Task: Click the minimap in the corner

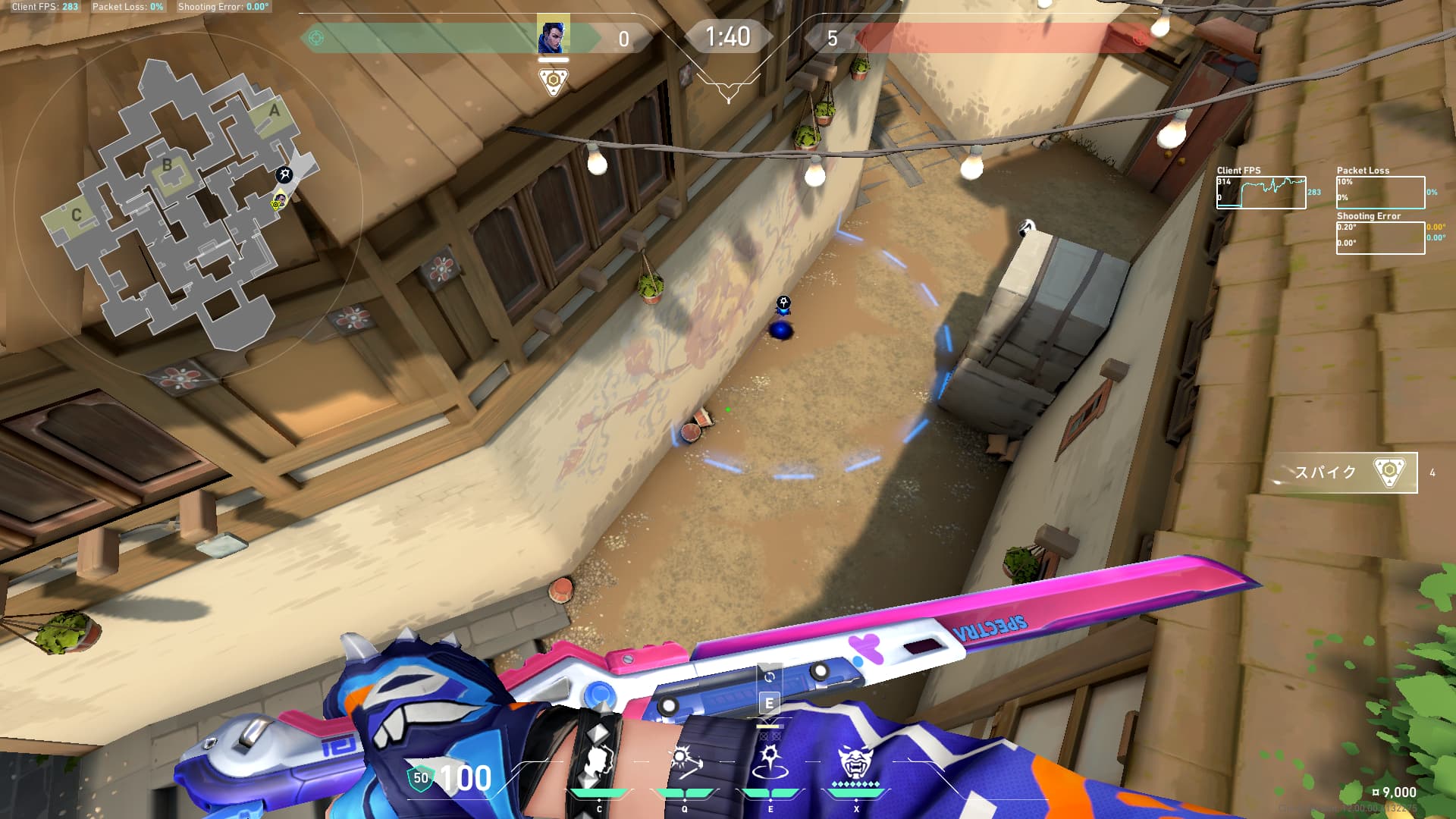Action: (x=182, y=205)
